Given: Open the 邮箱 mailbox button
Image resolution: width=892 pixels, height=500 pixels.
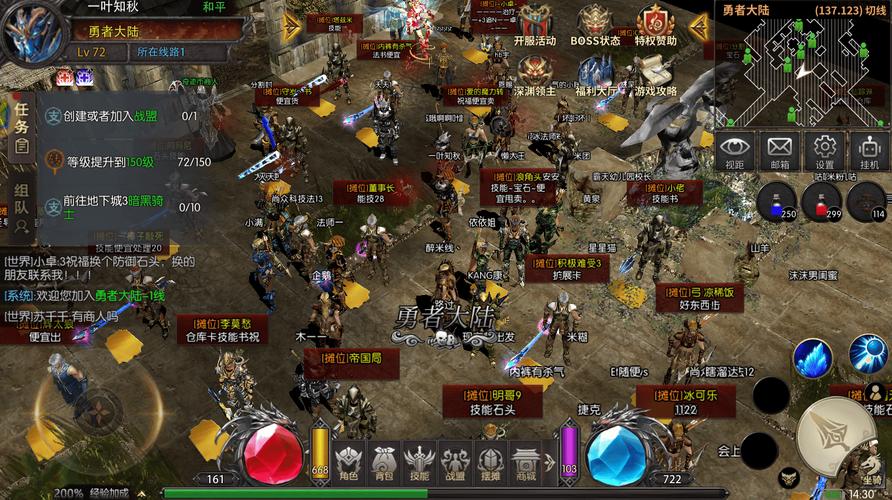Looking at the screenshot, I should click(x=779, y=151).
